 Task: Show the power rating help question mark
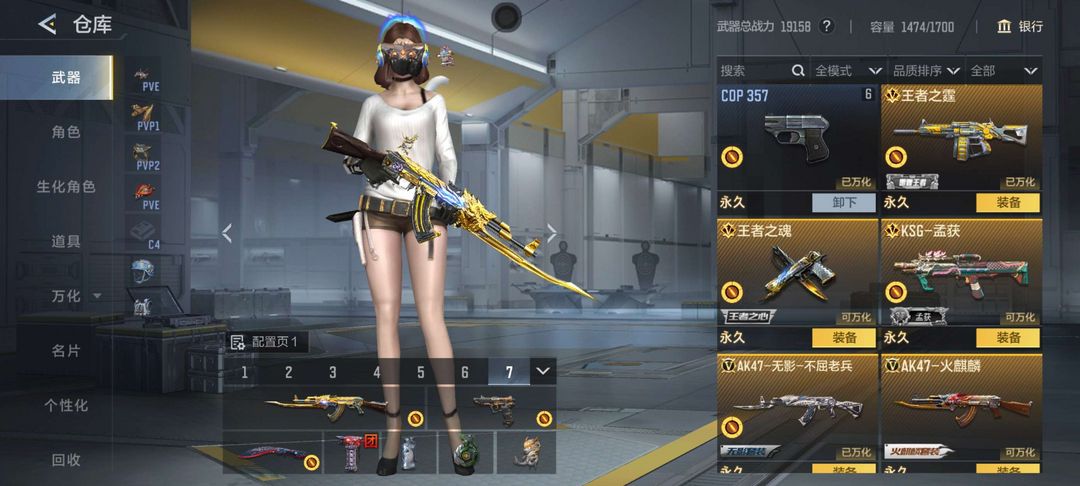(x=827, y=27)
